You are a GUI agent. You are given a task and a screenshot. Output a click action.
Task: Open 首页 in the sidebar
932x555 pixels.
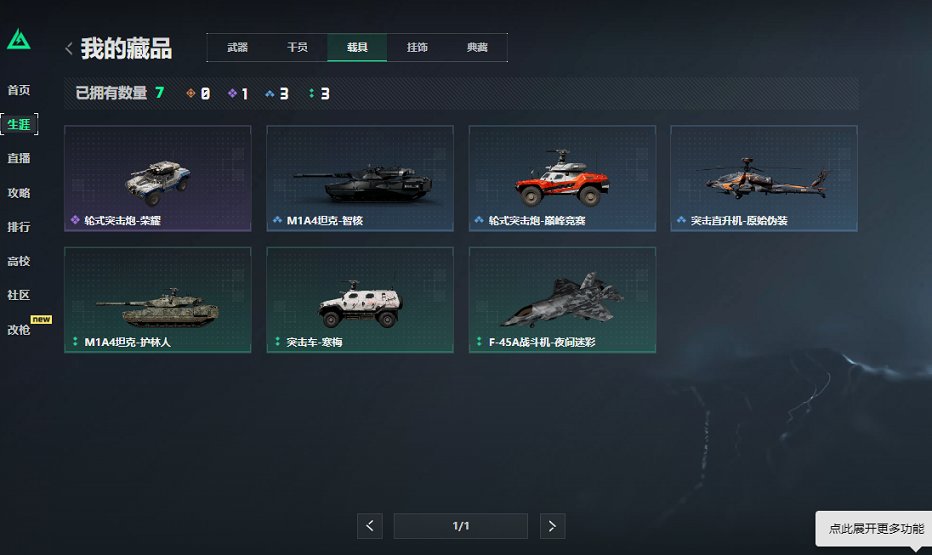coord(18,90)
